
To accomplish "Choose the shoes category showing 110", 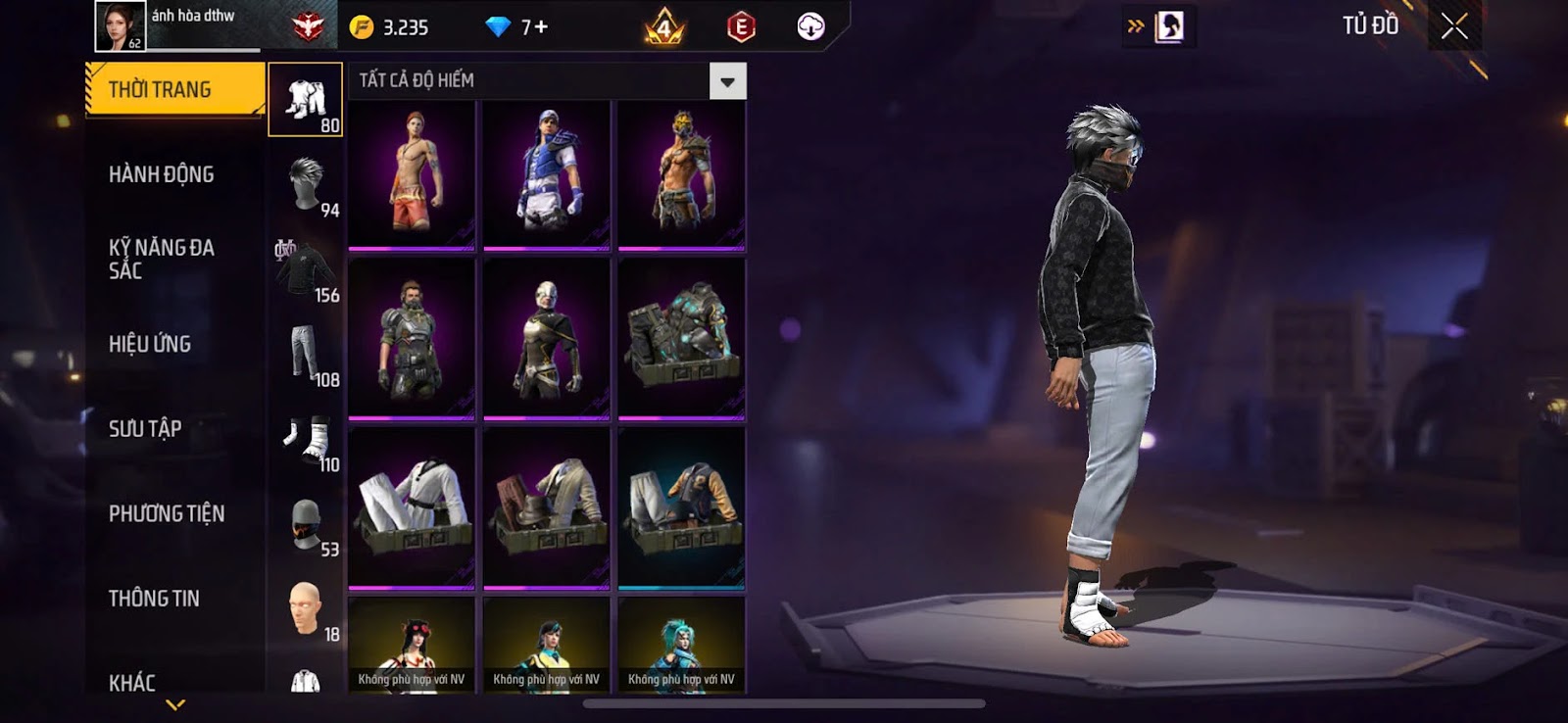I will (306, 439).
